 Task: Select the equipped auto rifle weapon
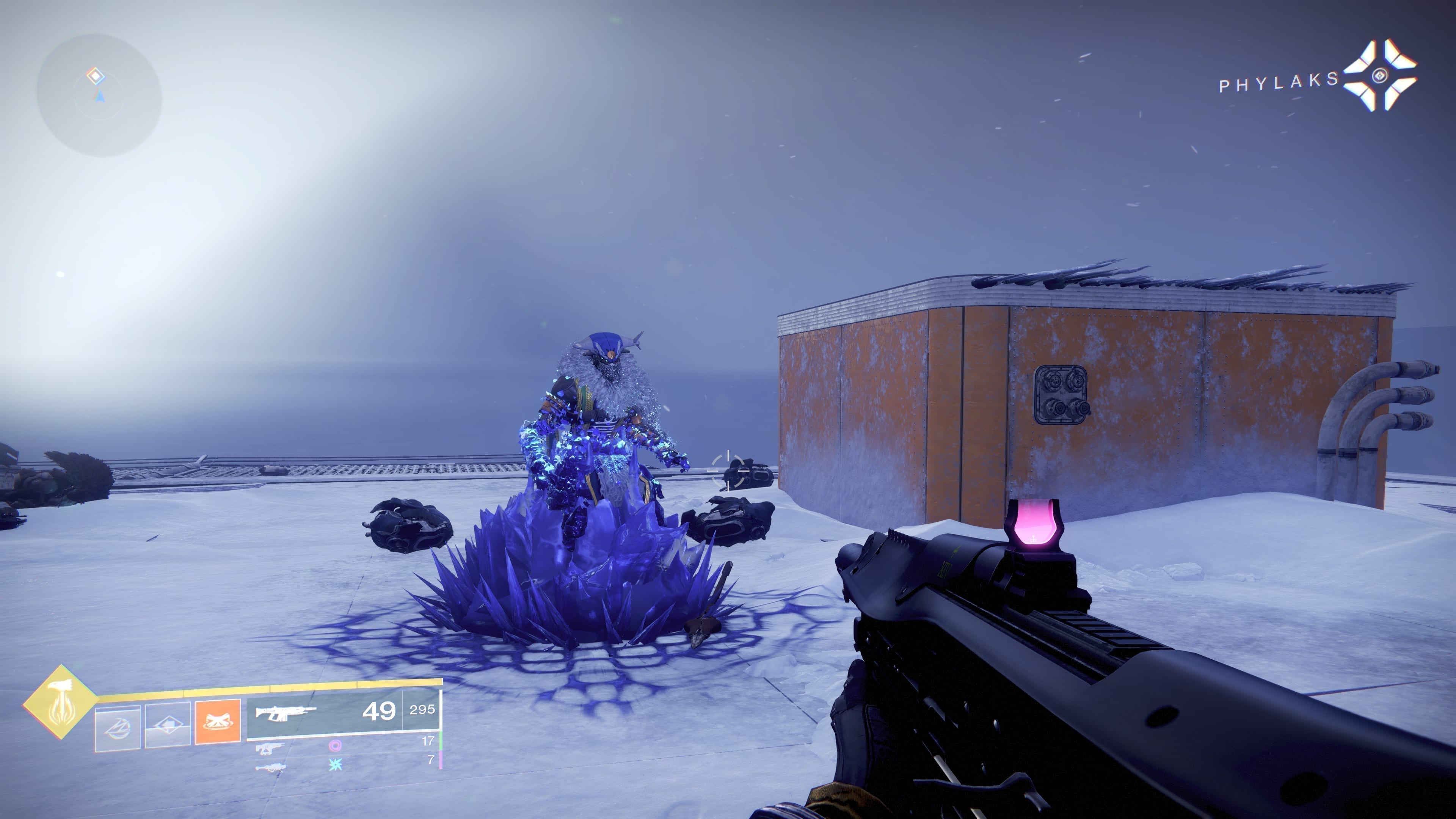tap(285, 712)
